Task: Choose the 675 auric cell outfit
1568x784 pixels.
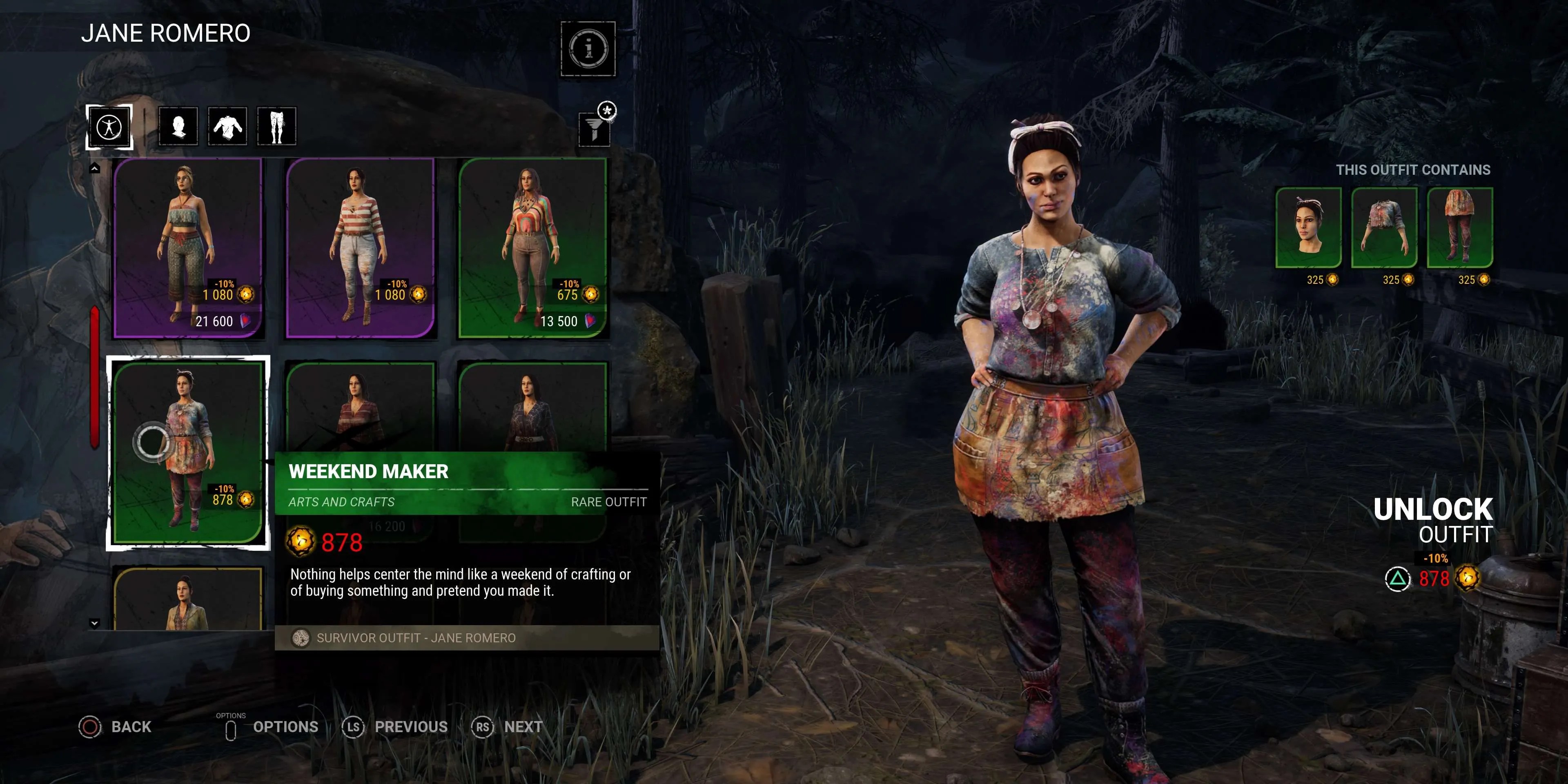Action: [x=532, y=247]
